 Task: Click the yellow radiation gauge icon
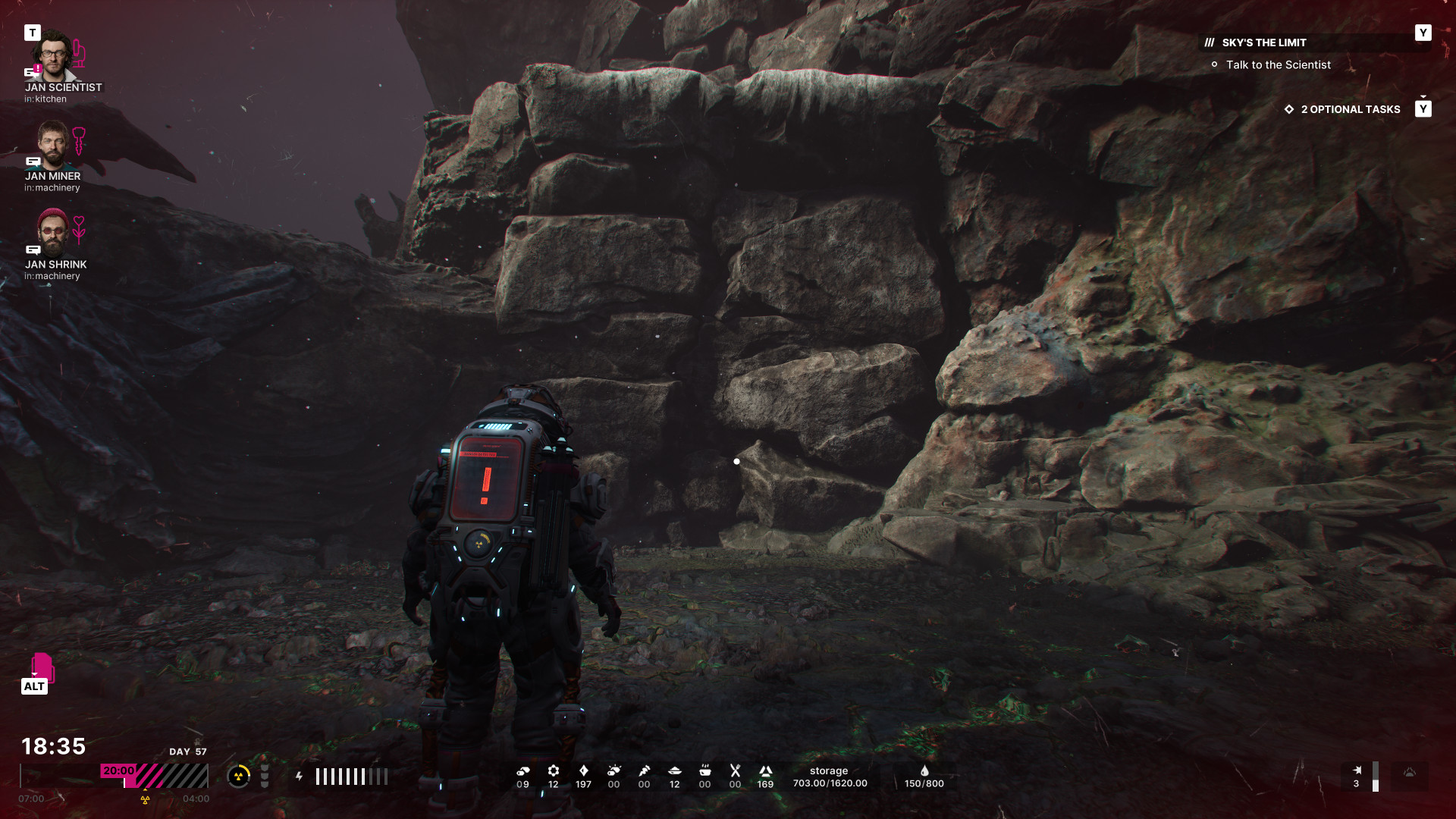click(x=239, y=776)
